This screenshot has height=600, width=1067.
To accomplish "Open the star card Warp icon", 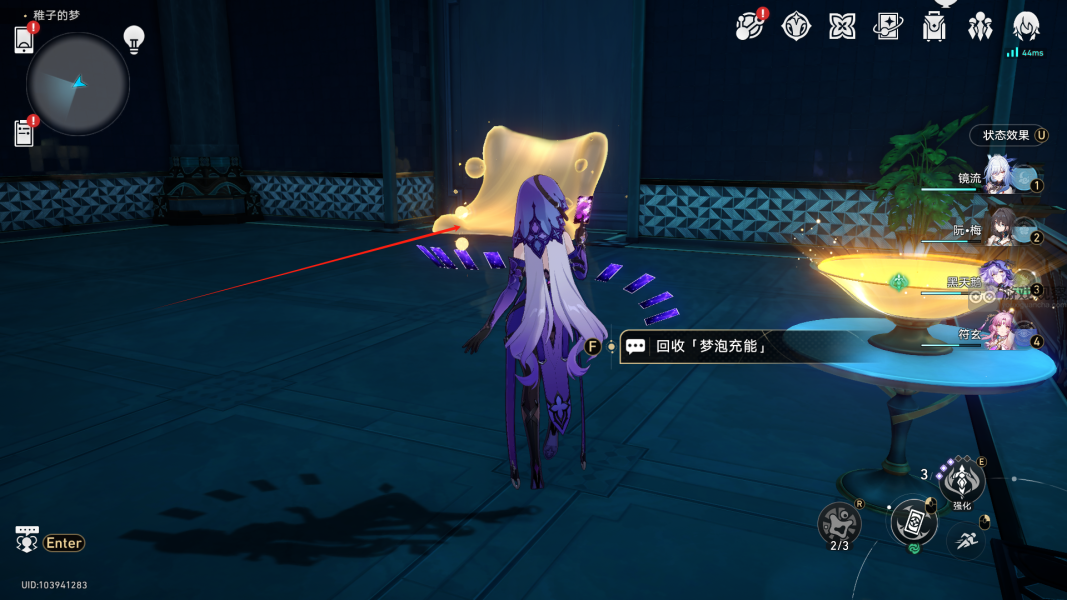I will (x=888, y=26).
